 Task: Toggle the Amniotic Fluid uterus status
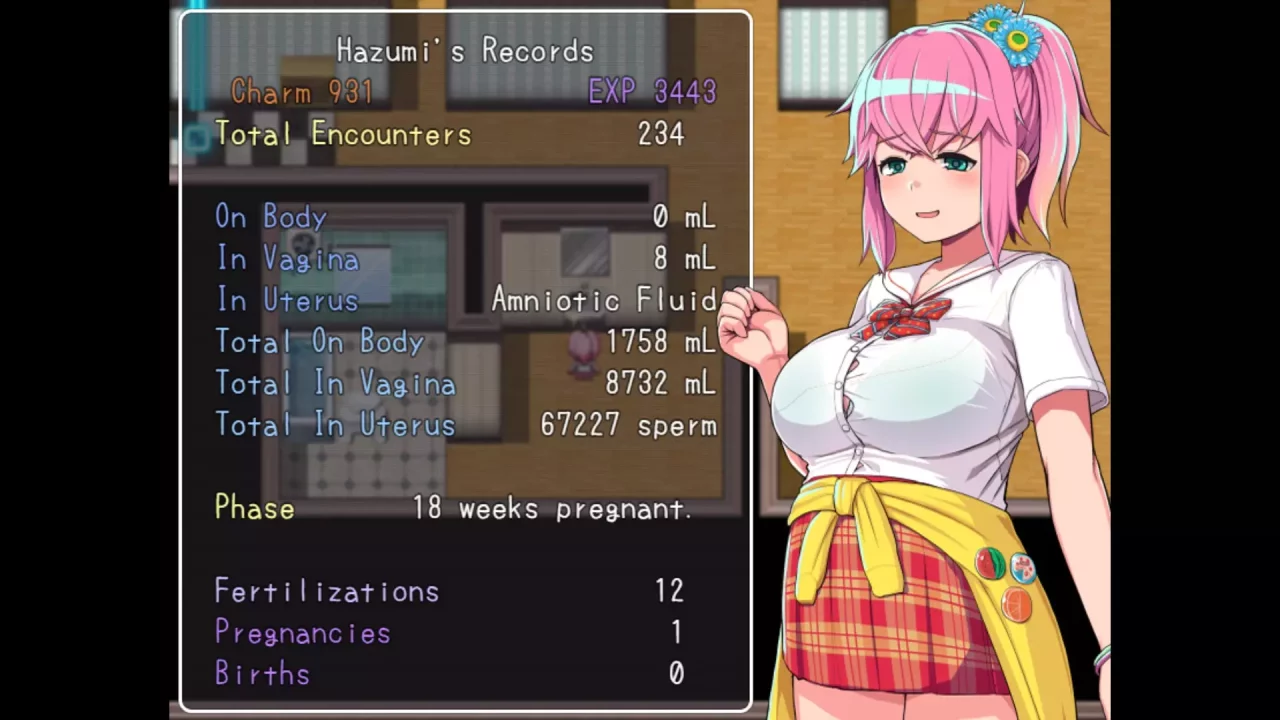point(604,300)
